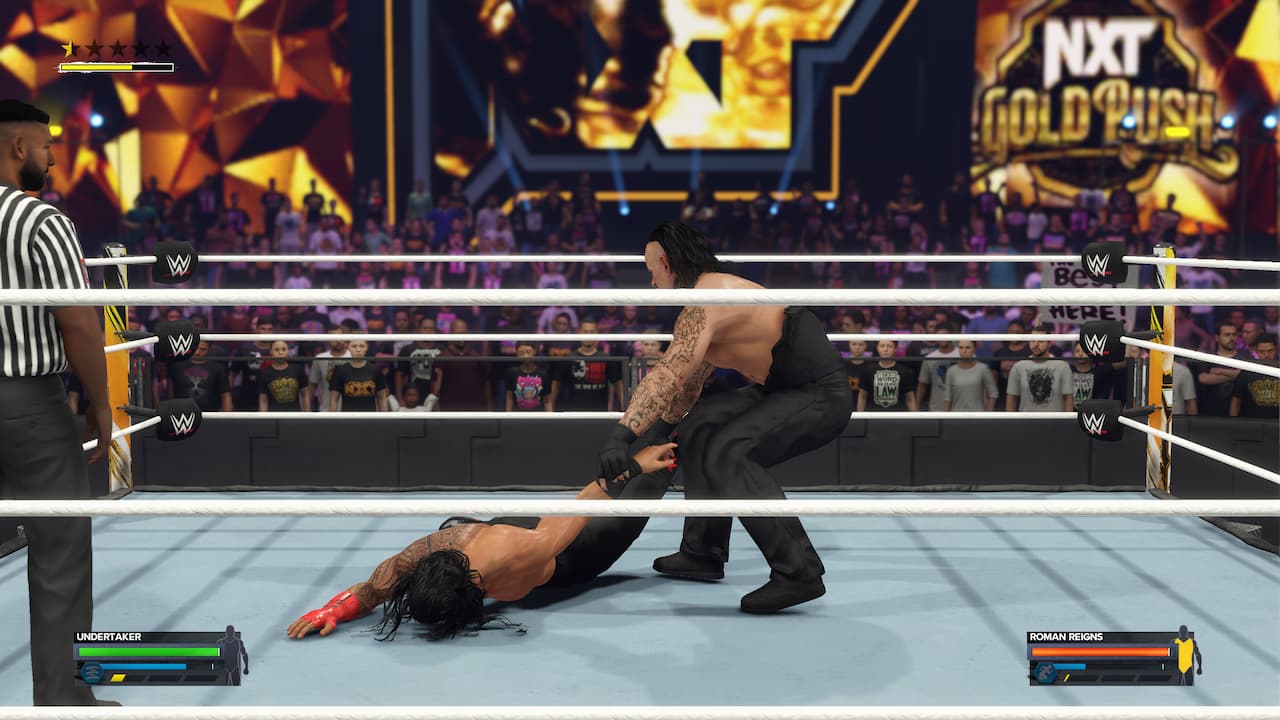Select the UNDERTAKER name label

pyautogui.click(x=107, y=636)
